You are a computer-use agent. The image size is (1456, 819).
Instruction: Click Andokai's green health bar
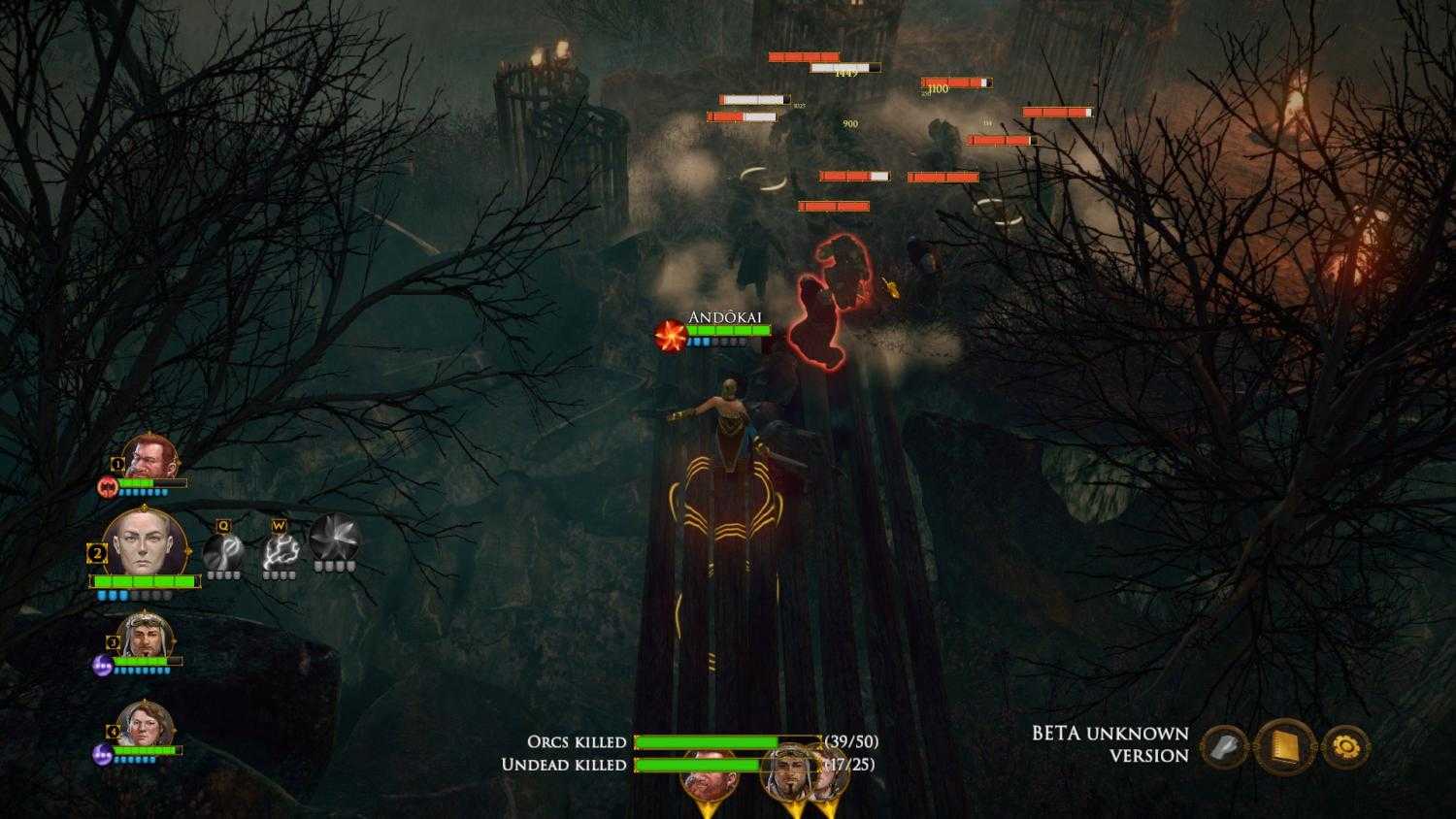[728, 330]
